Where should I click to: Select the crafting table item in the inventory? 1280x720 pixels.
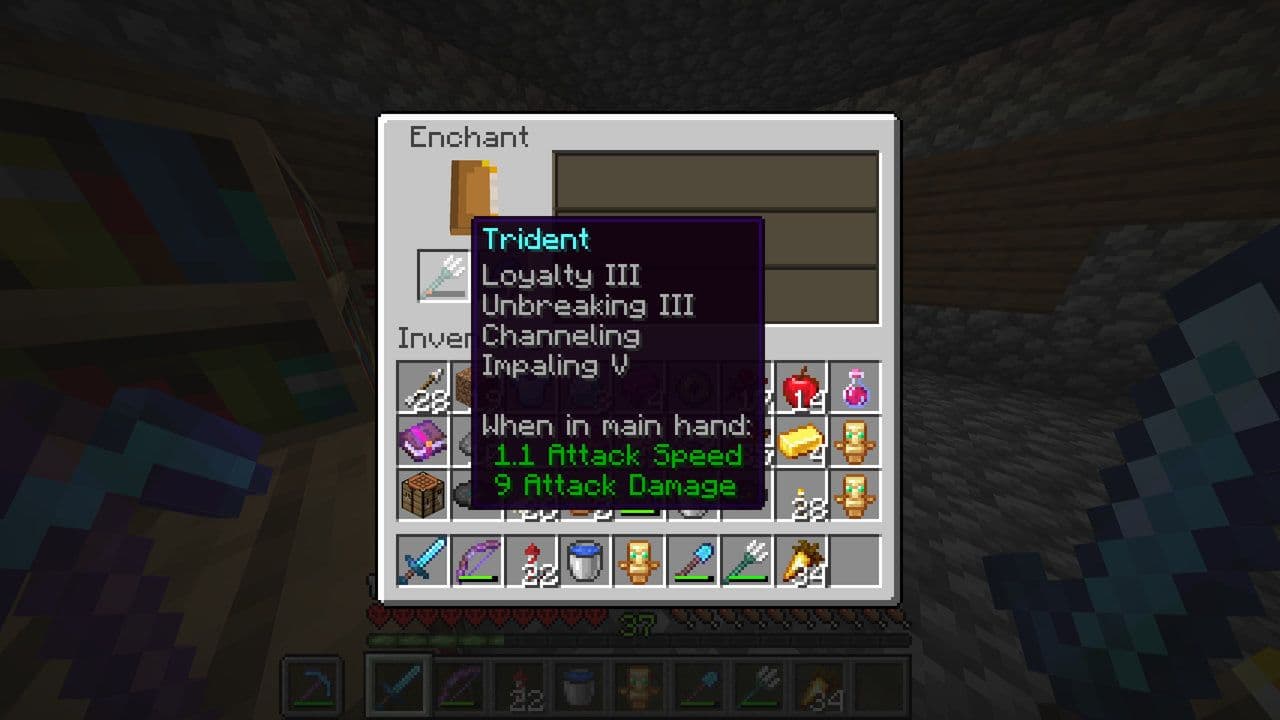424,494
